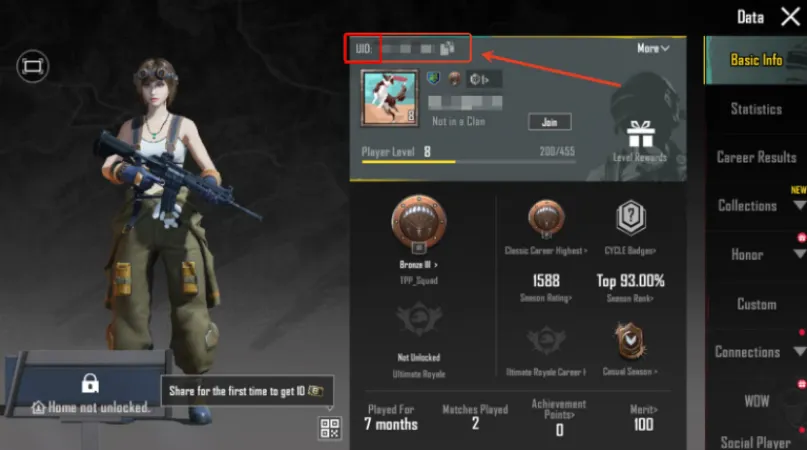Show the Career Results tab
Viewport: 807px width, 450px height.
point(756,157)
